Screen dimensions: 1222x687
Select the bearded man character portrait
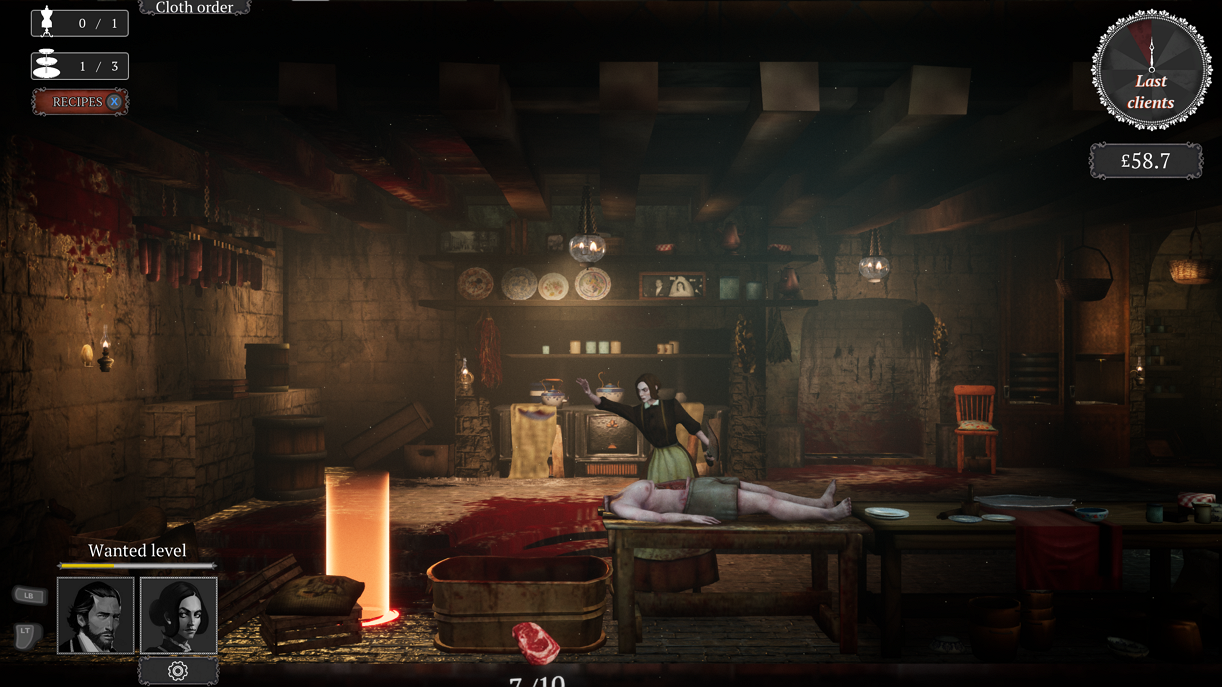[96, 615]
